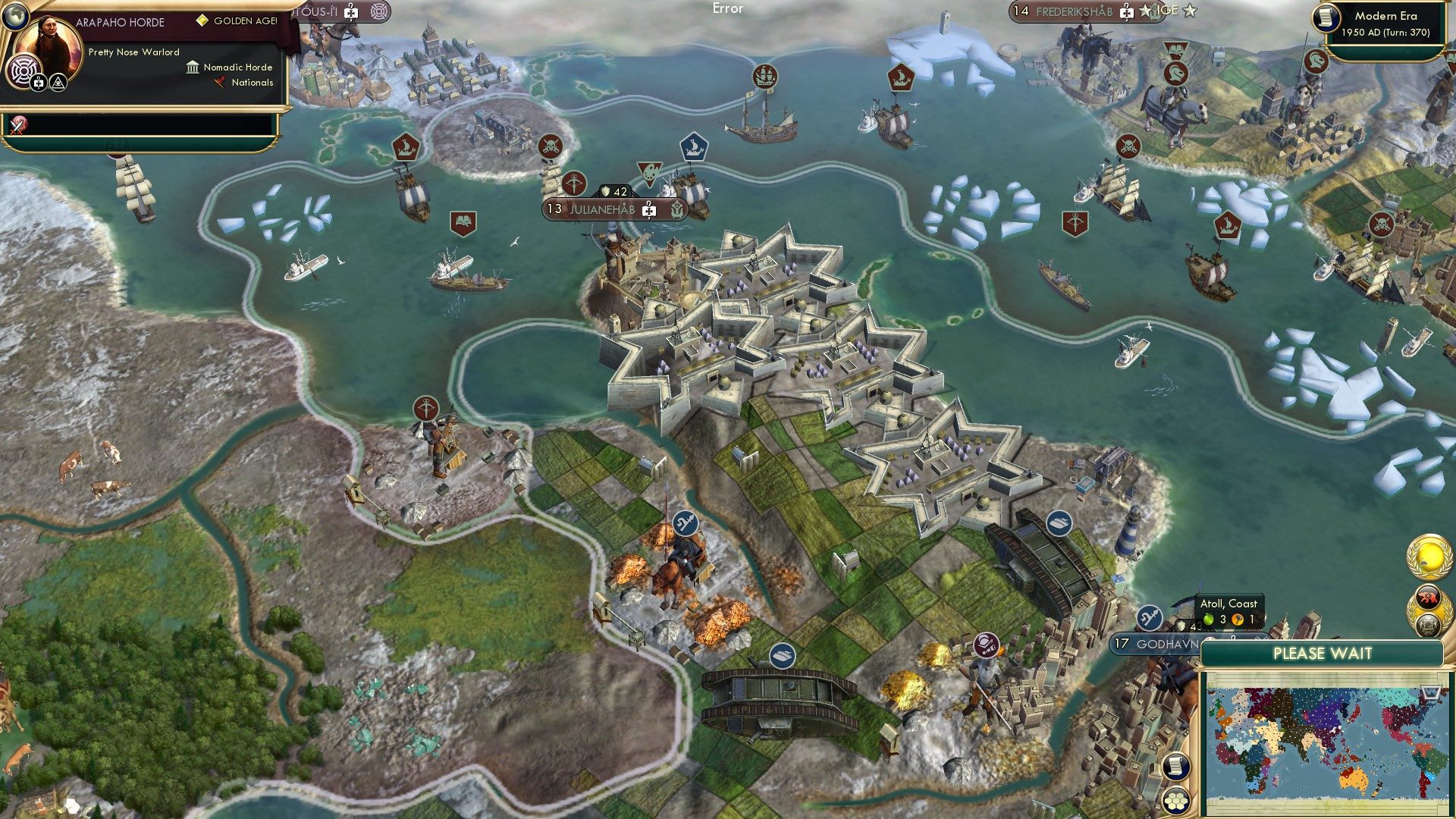This screenshot has height=819, width=1456.
Task: Select the city-state medallion below the bear icon
Action: [1428, 623]
